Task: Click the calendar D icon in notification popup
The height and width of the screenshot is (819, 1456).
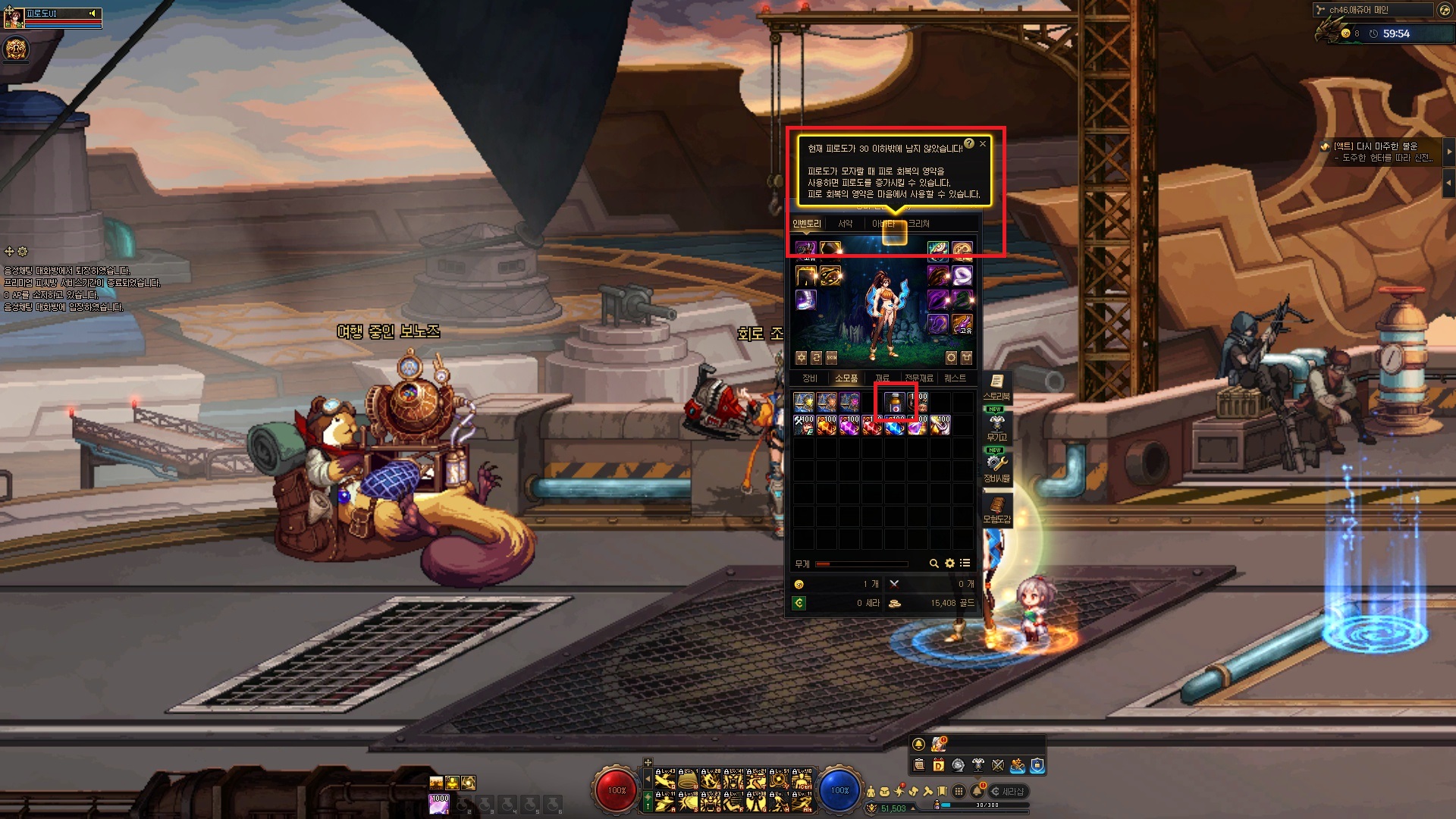Action: pos(938,765)
